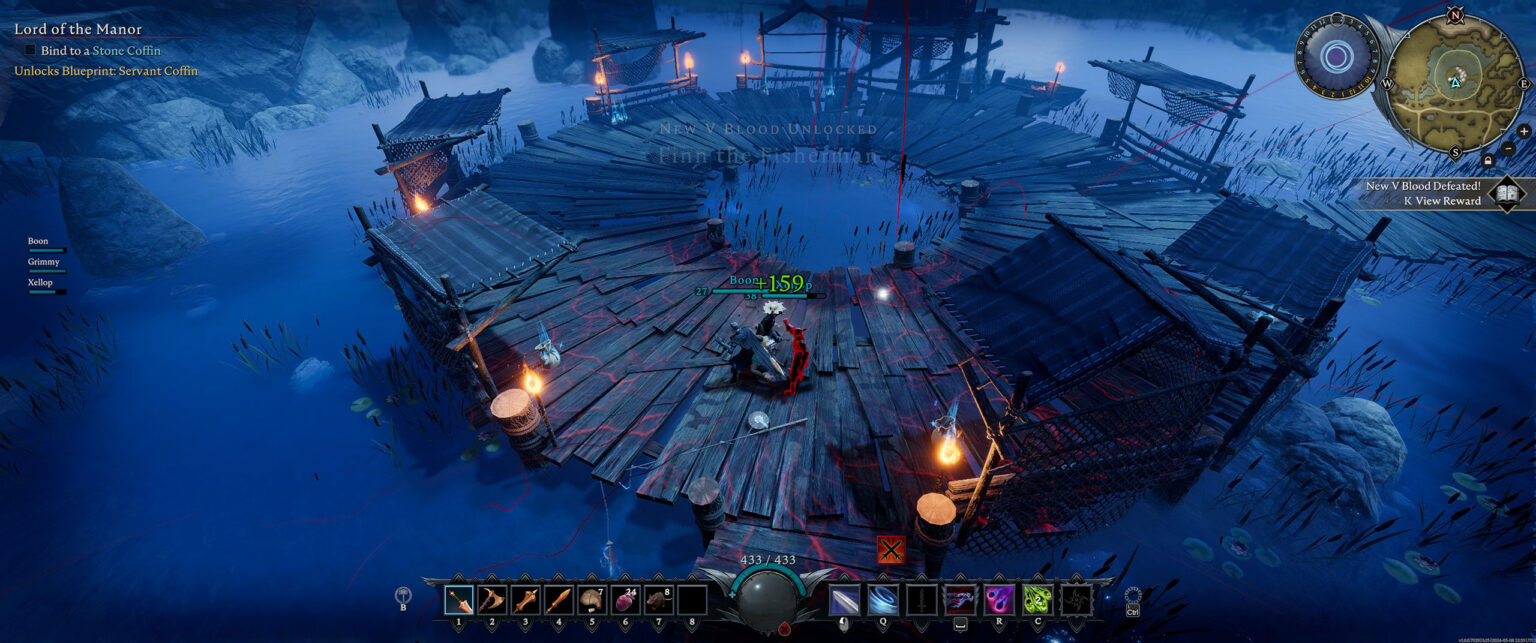Viewport: 1536px width, 643px height.
Task: Activate the primary weapon attack icon
Action: click(845, 600)
